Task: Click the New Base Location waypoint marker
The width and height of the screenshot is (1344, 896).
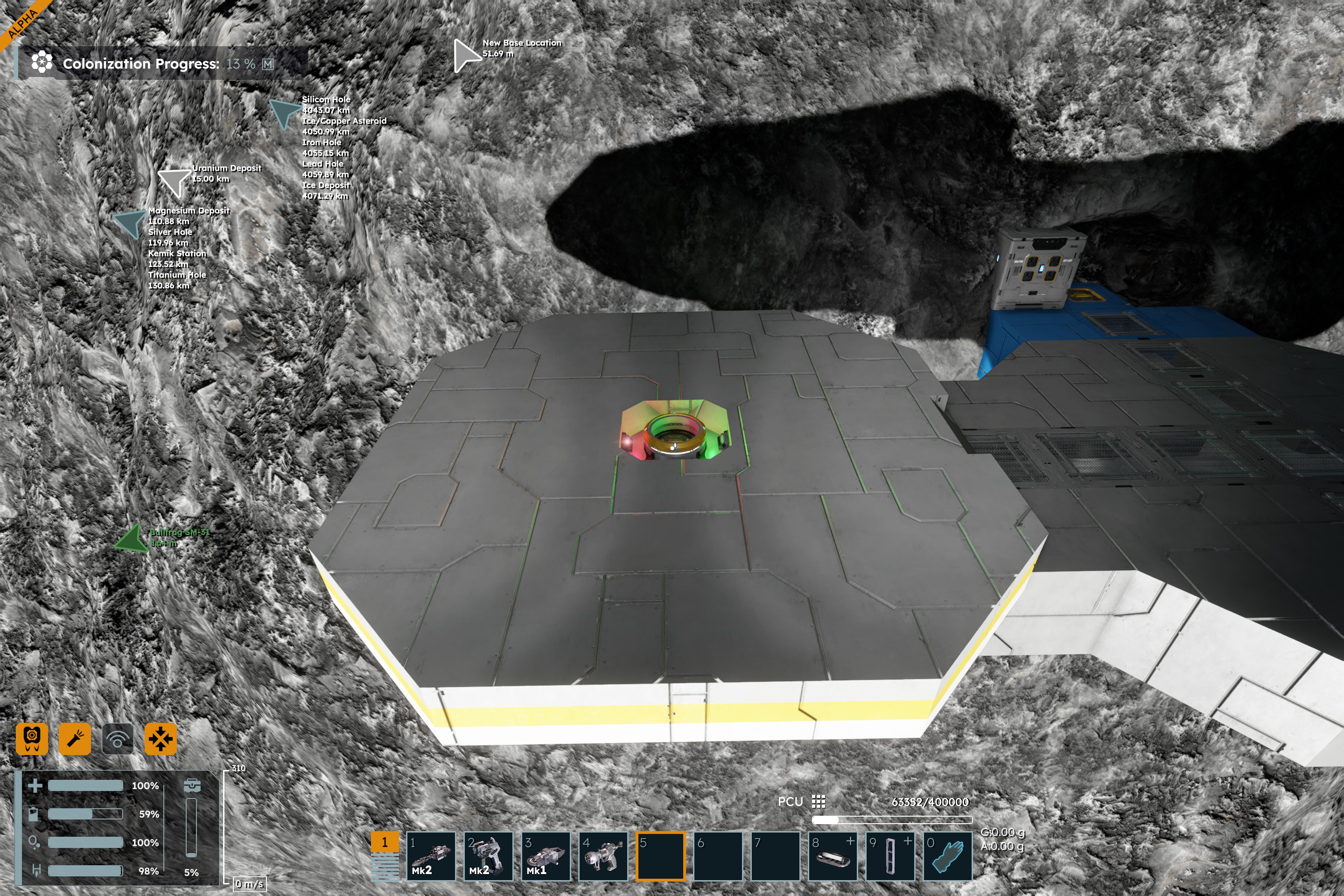Action: coord(466,56)
